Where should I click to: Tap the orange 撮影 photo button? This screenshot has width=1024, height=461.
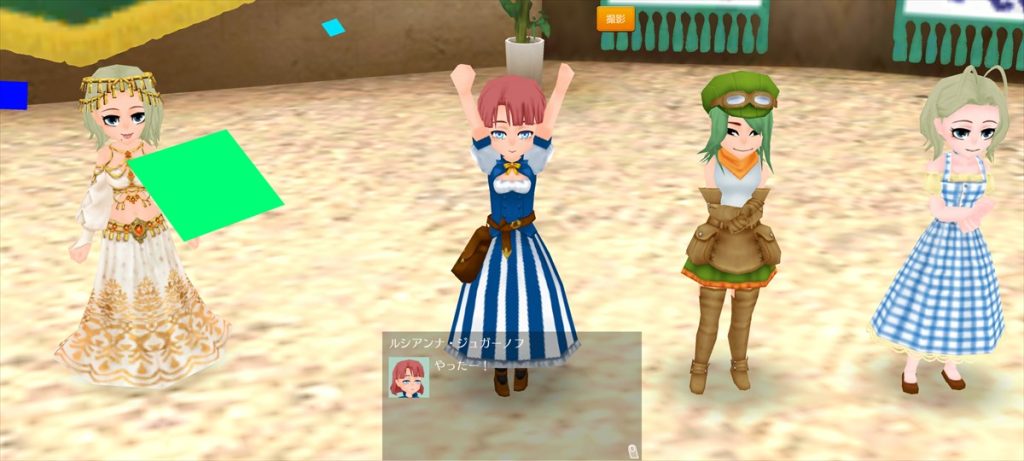pos(615,19)
